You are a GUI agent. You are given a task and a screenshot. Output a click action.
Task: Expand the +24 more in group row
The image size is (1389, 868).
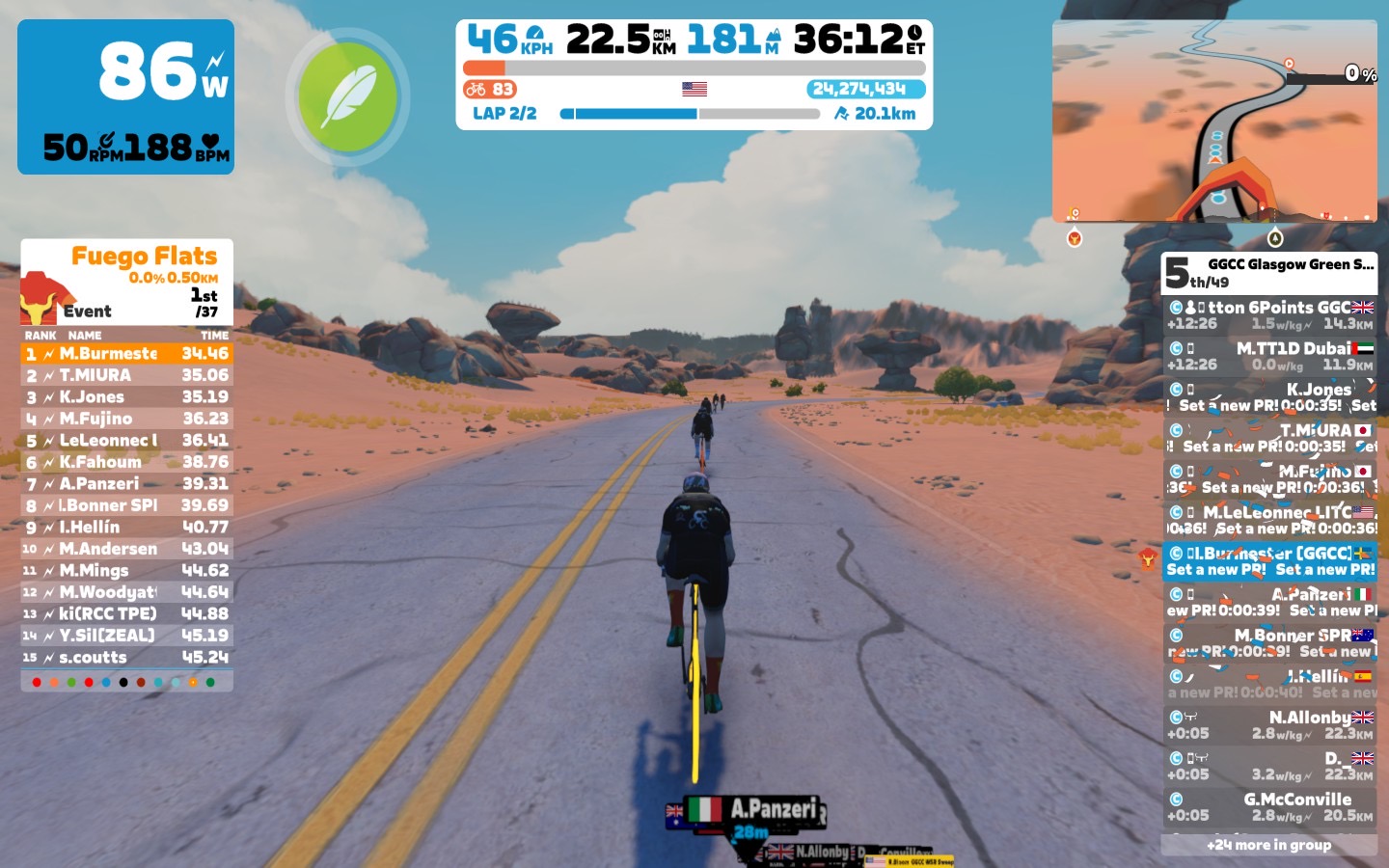click(1268, 845)
